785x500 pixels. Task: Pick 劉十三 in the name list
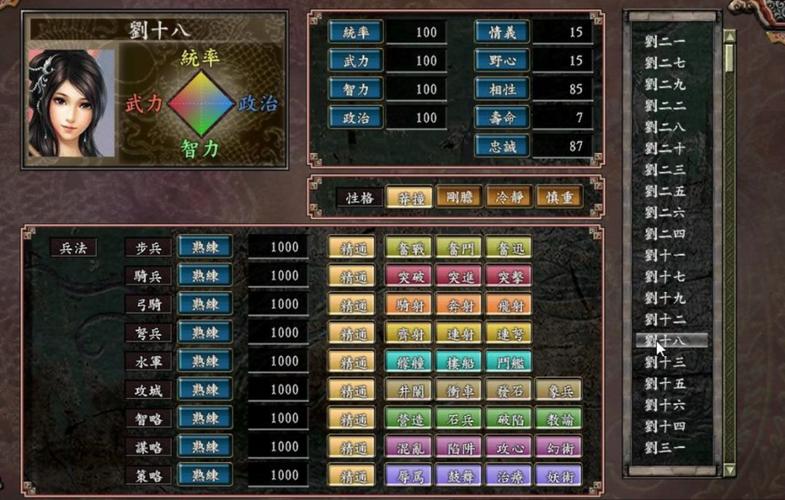(666, 362)
